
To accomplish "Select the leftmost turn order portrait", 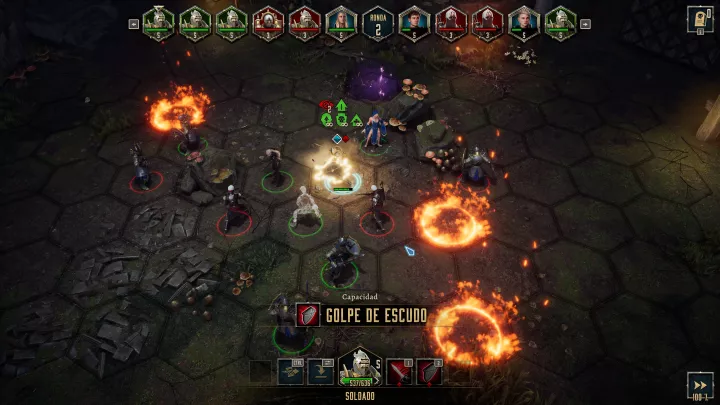I will point(158,20).
